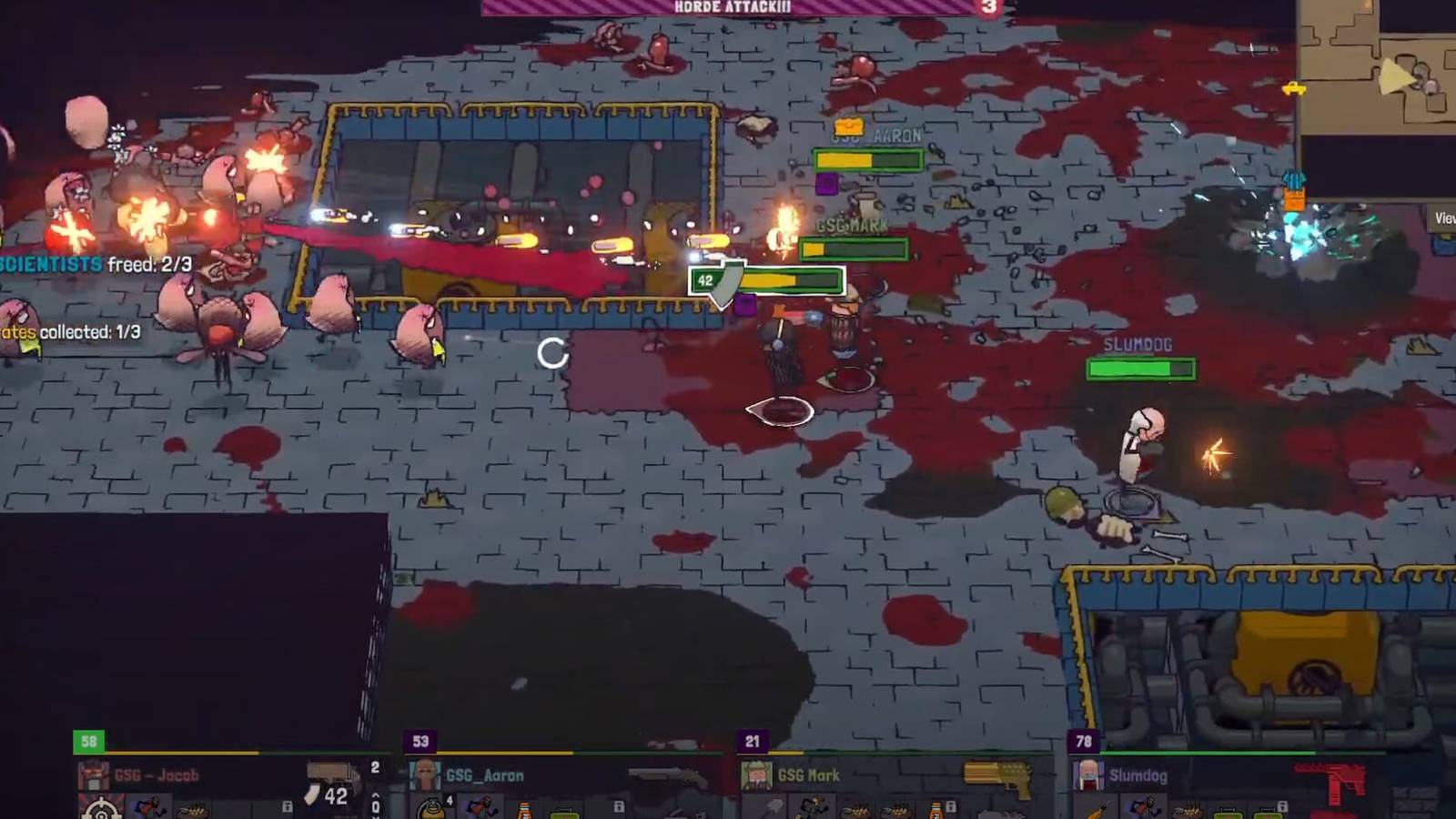Click Jacob's crosshair targeting item icon
1456x819 pixels.
101,810
